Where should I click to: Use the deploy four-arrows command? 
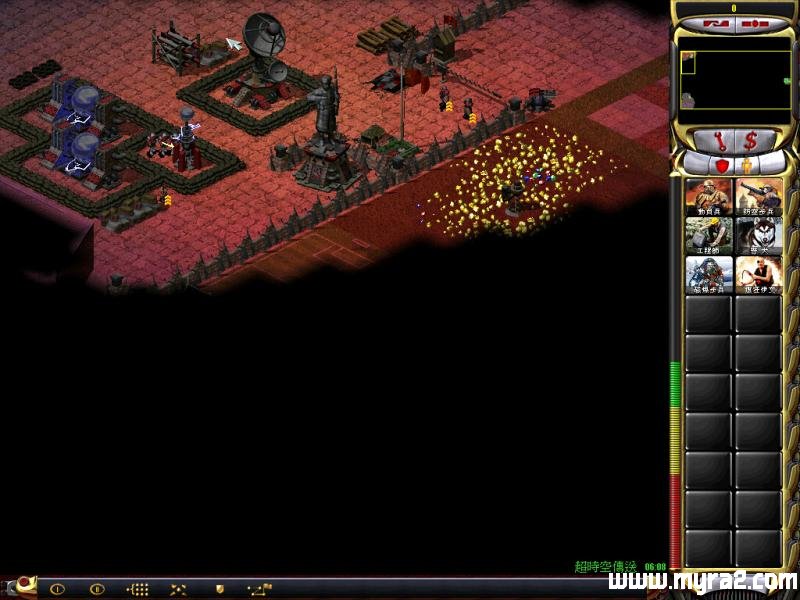point(178,589)
